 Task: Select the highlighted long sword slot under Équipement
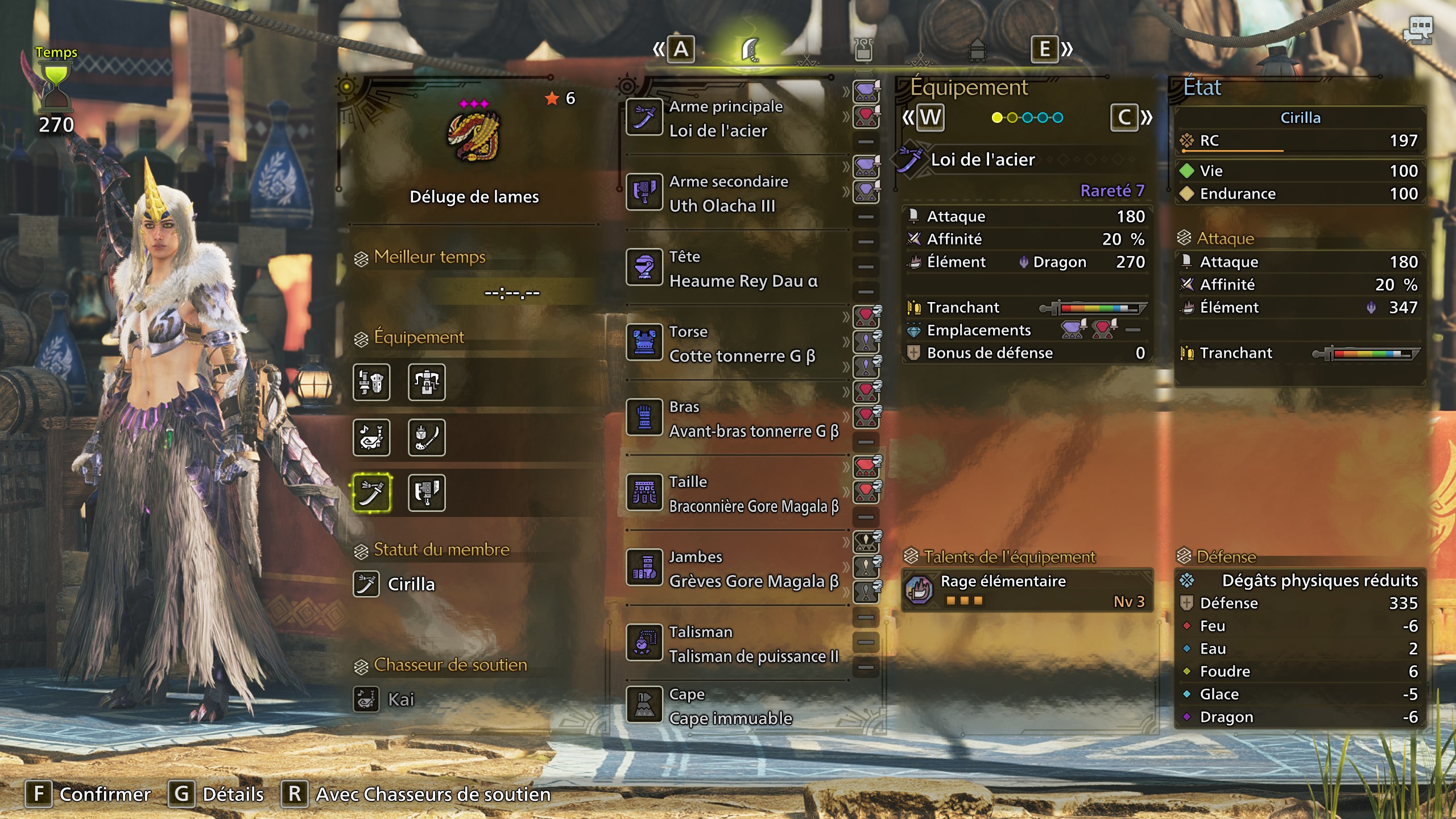coord(371,493)
